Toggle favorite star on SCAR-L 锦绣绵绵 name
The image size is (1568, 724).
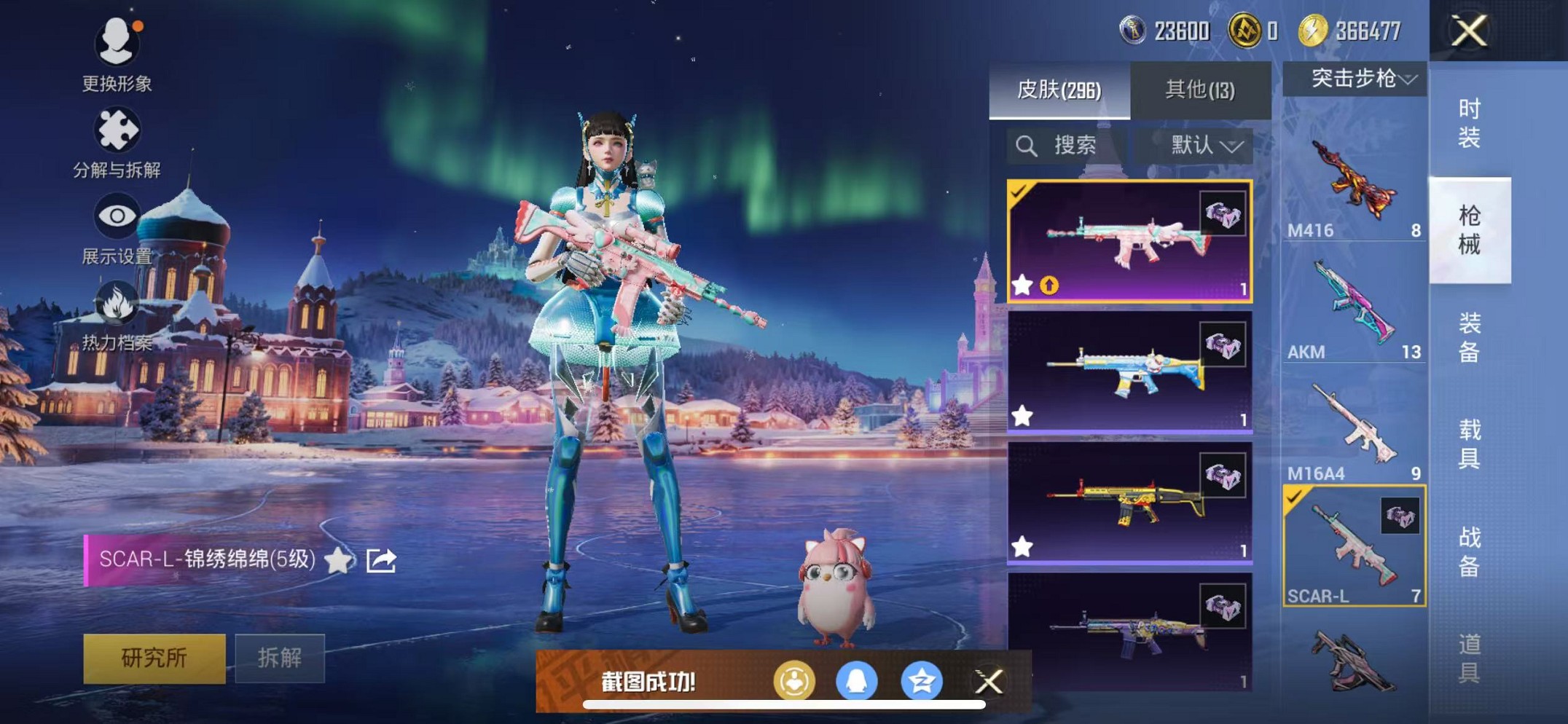coord(337,561)
